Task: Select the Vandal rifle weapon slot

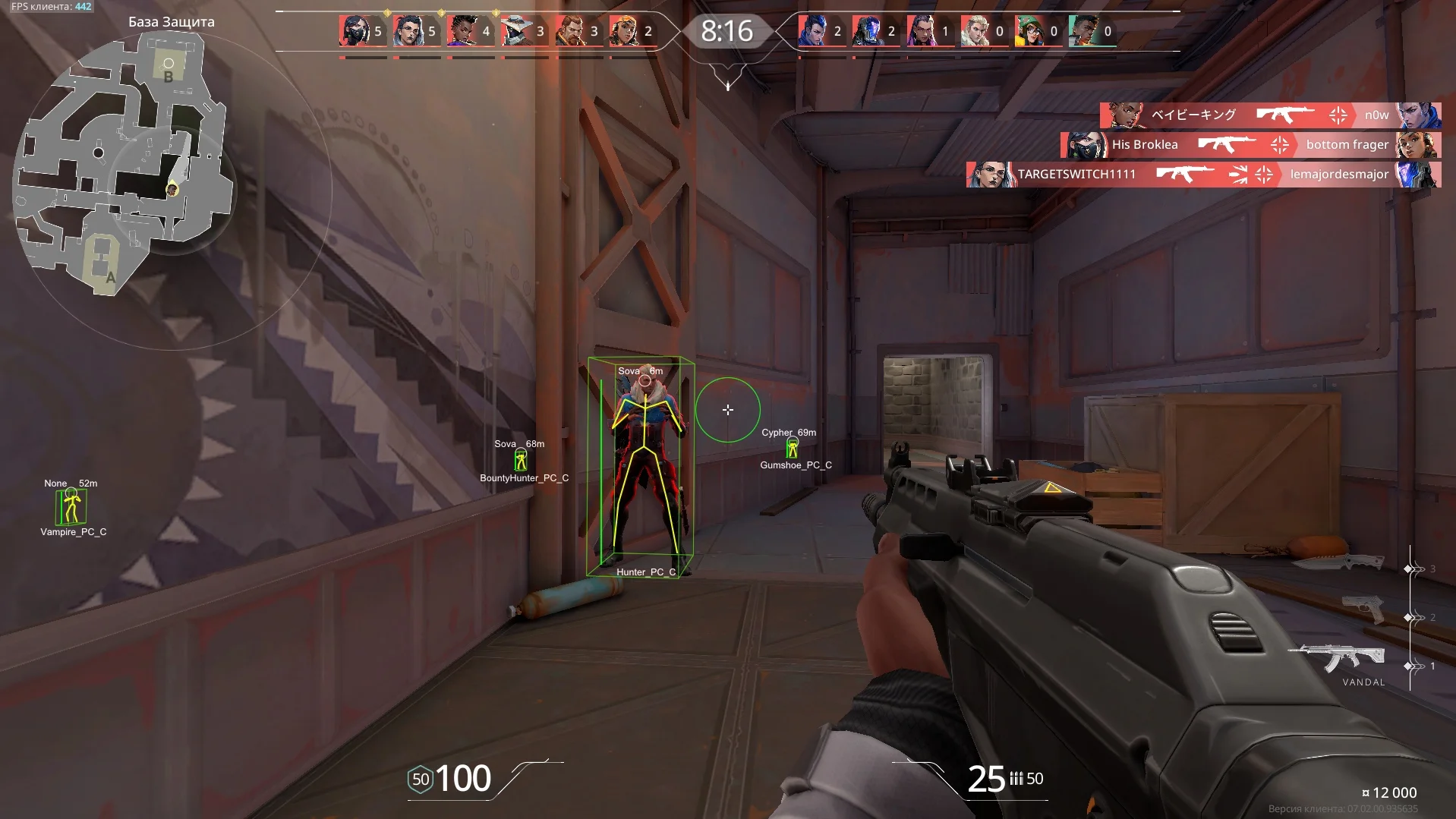Action: tap(1341, 659)
